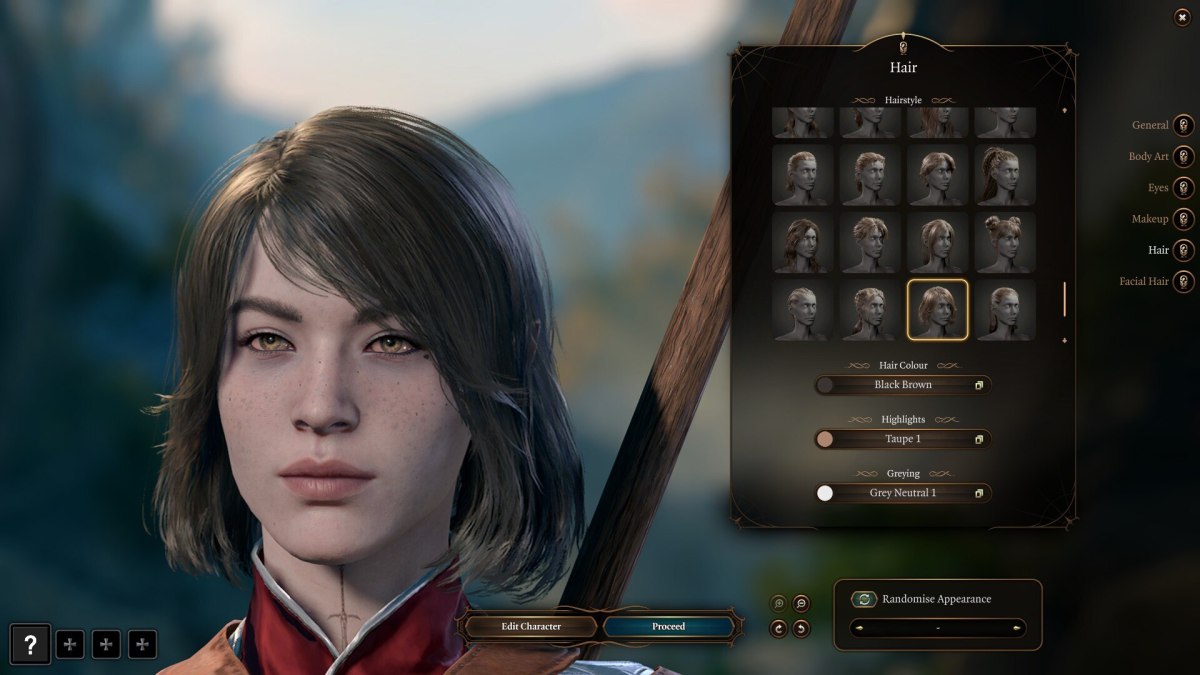Change the Taupe 1 highlights selector
Viewport: 1200px width, 675px height.
point(903,439)
